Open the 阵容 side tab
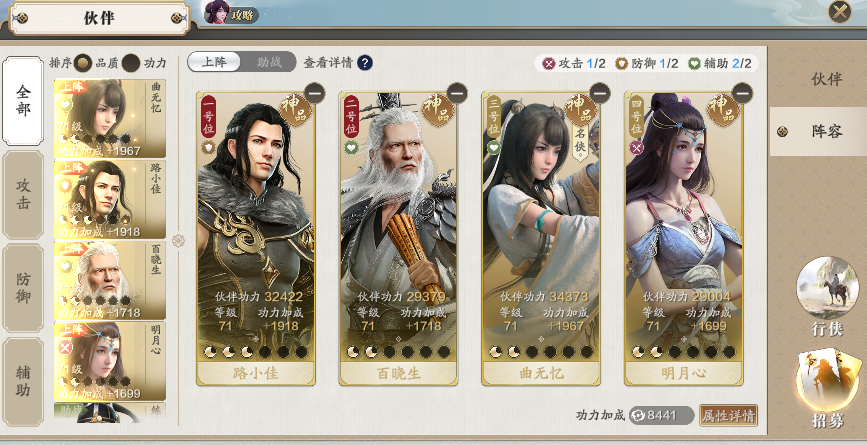This screenshot has width=867, height=445. click(818, 130)
